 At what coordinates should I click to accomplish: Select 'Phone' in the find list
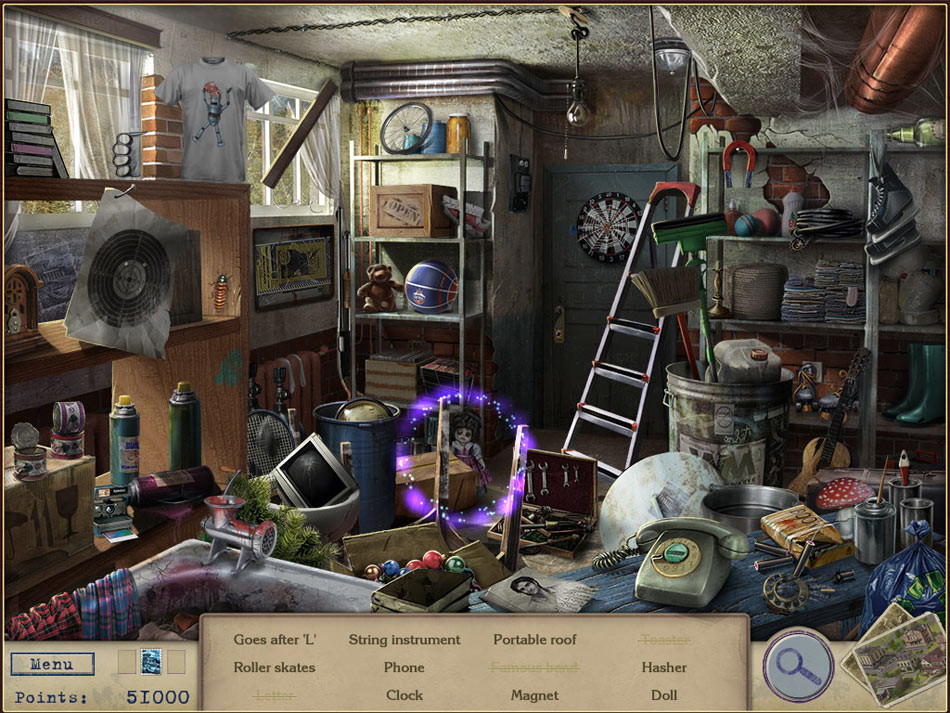coord(404,667)
